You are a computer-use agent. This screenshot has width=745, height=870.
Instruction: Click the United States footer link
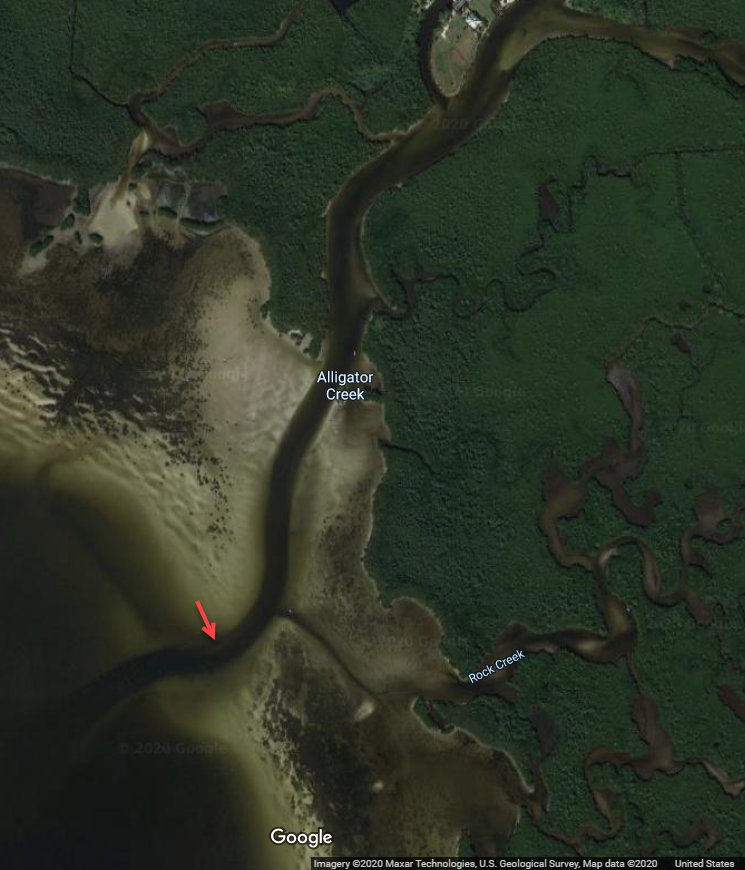[x=704, y=864]
